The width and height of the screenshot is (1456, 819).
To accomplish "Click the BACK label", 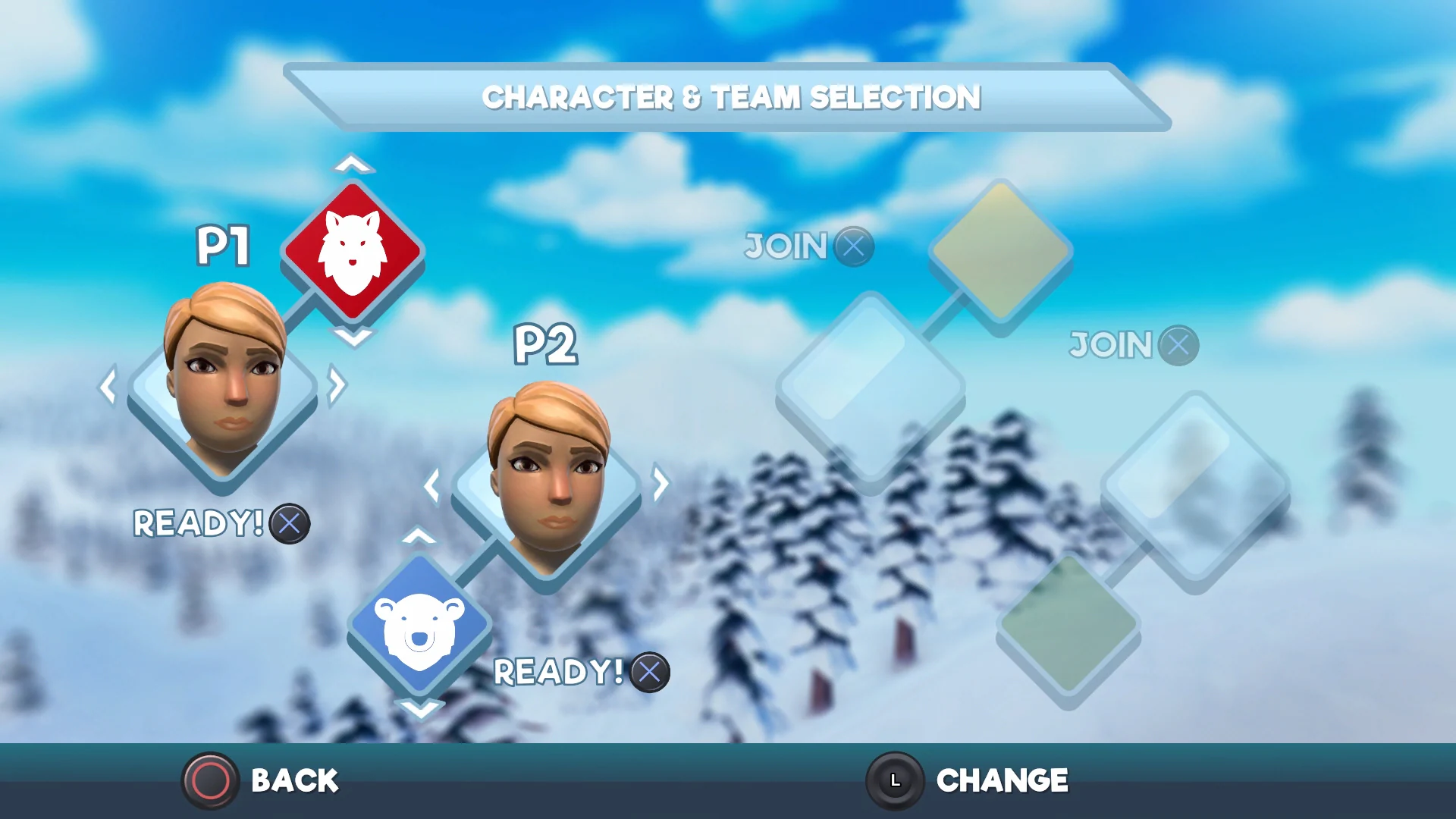I will 294,780.
